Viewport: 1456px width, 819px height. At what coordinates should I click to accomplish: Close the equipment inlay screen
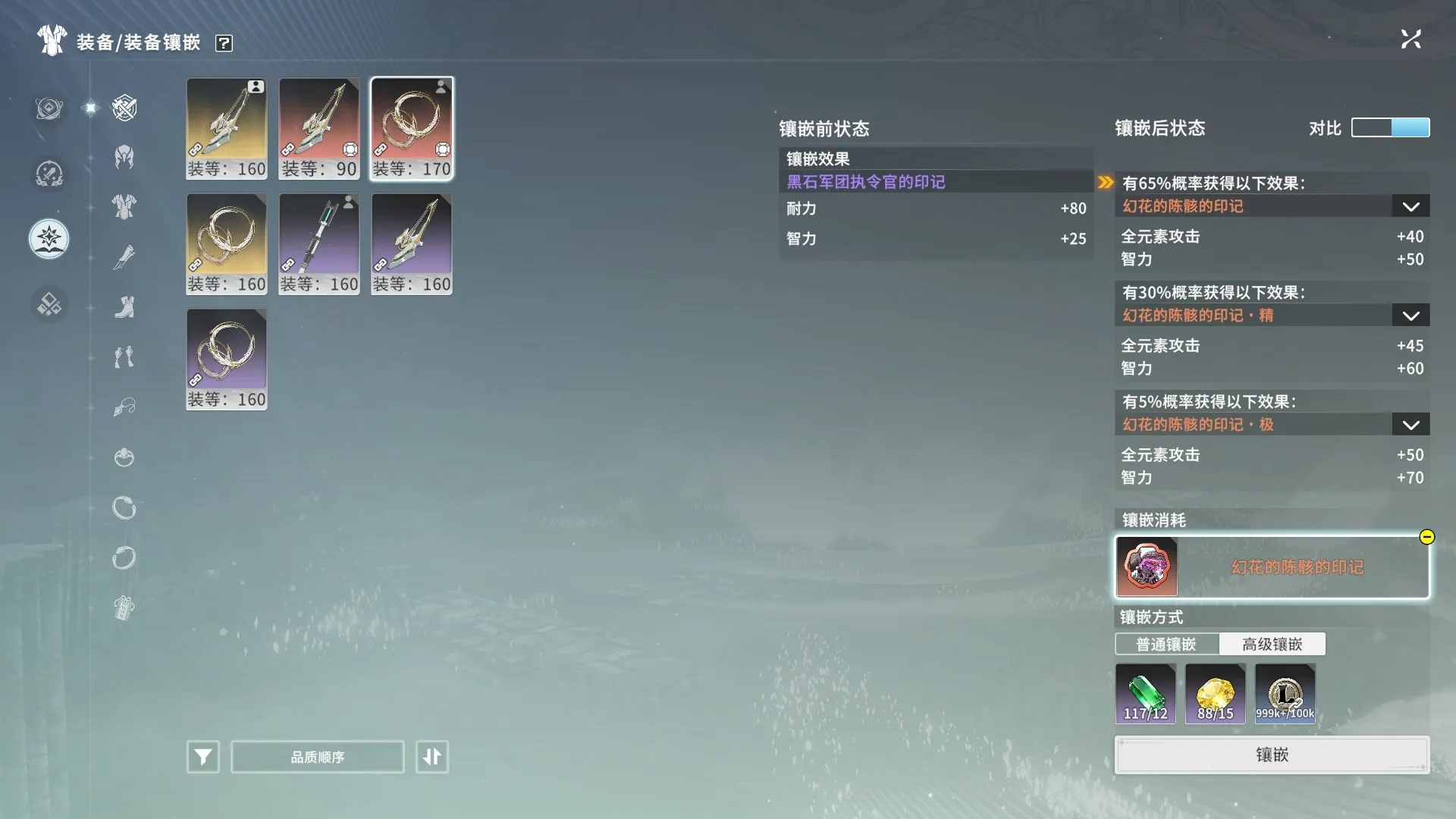(1410, 39)
